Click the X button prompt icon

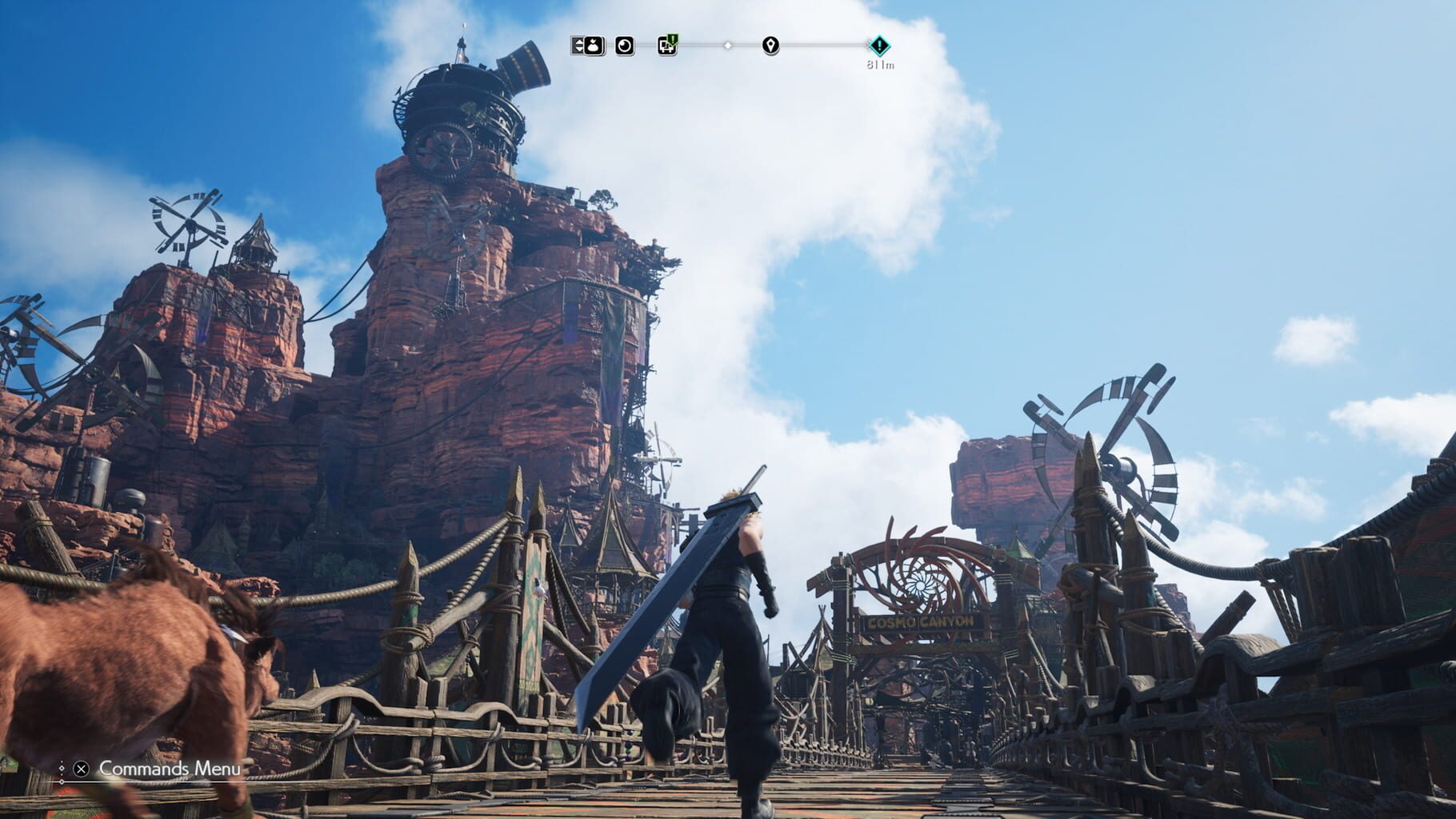point(80,769)
